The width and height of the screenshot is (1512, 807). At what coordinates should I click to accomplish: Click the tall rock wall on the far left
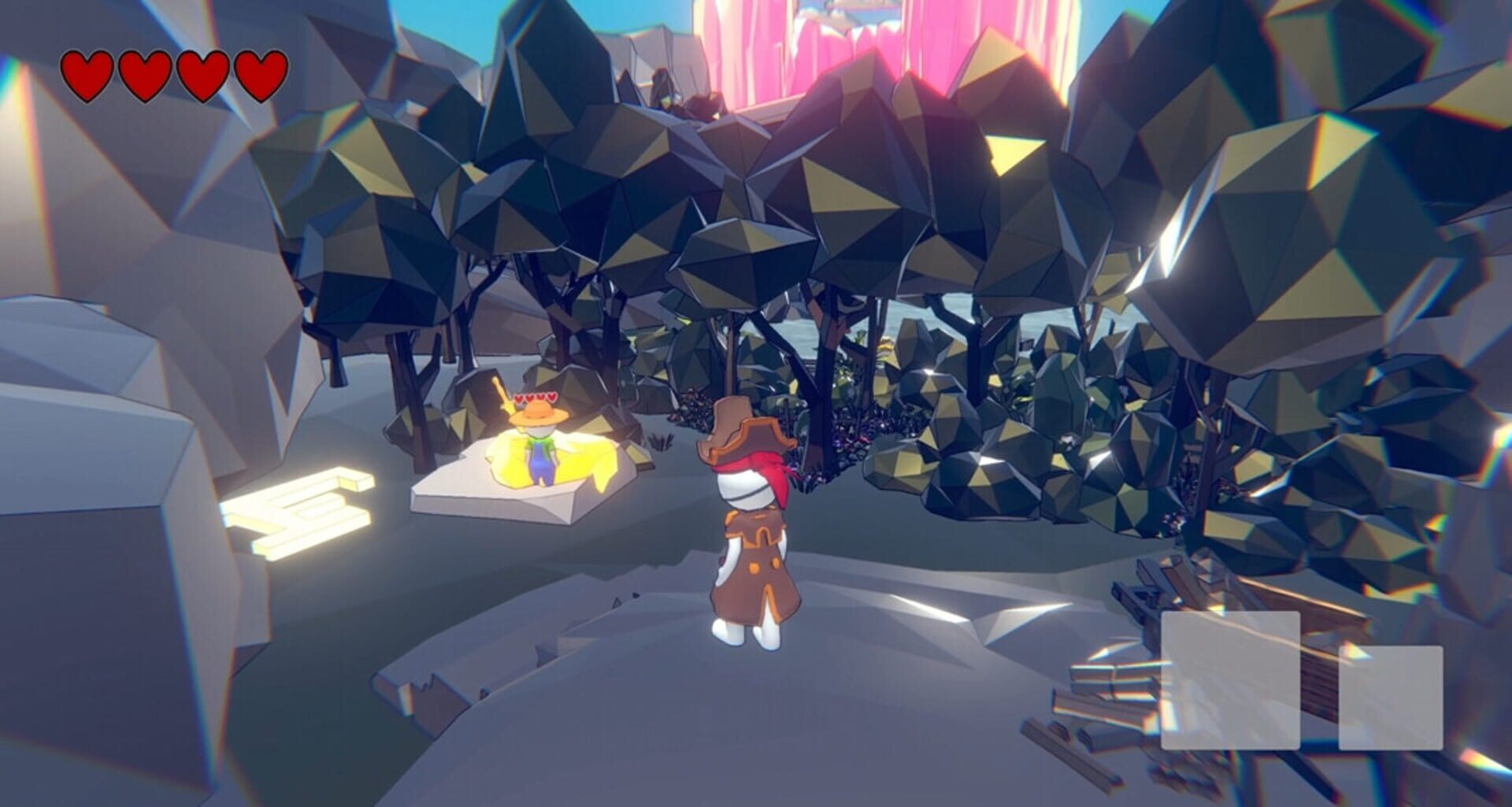(79, 354)
